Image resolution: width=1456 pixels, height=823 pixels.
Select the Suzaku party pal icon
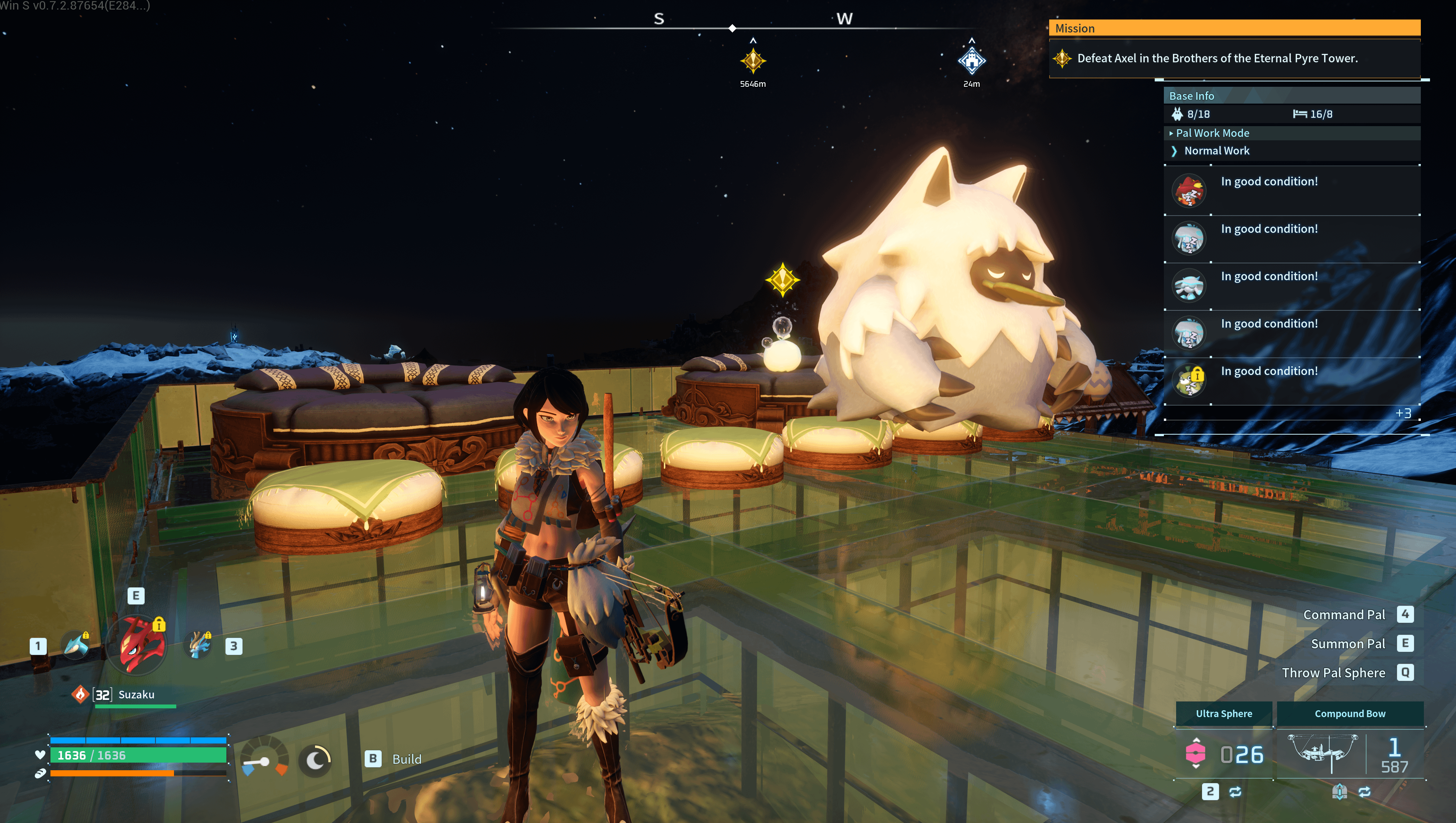(137, 645)
